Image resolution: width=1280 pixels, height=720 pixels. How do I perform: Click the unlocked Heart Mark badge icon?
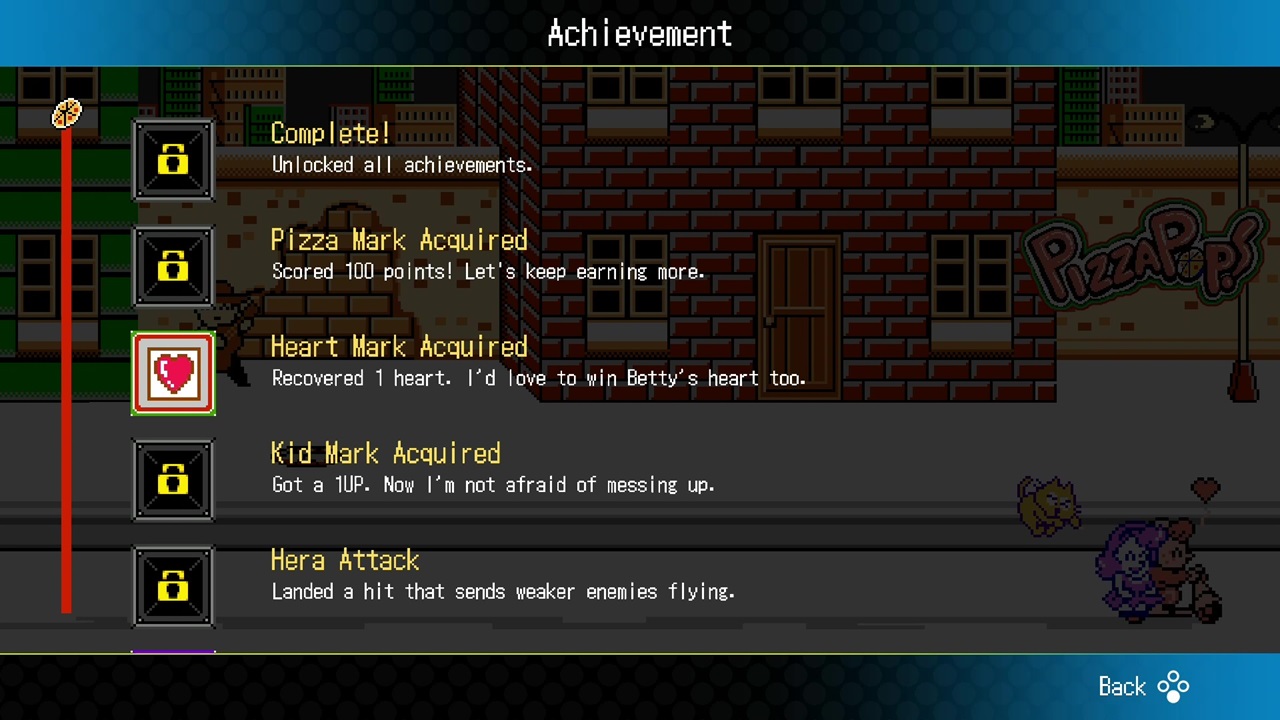pyautogui.click(x=173, y=373)
